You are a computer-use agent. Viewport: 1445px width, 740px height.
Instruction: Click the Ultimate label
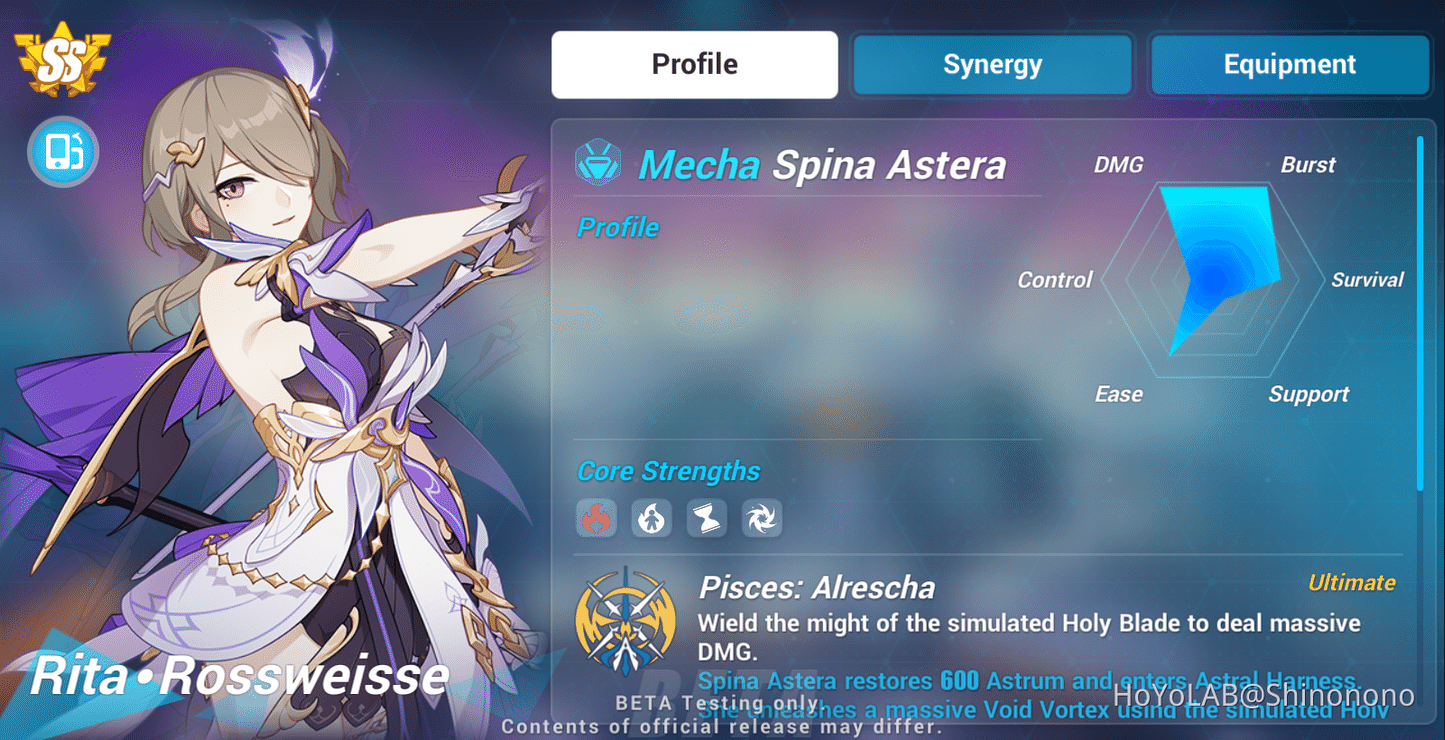pos(1352,582)
